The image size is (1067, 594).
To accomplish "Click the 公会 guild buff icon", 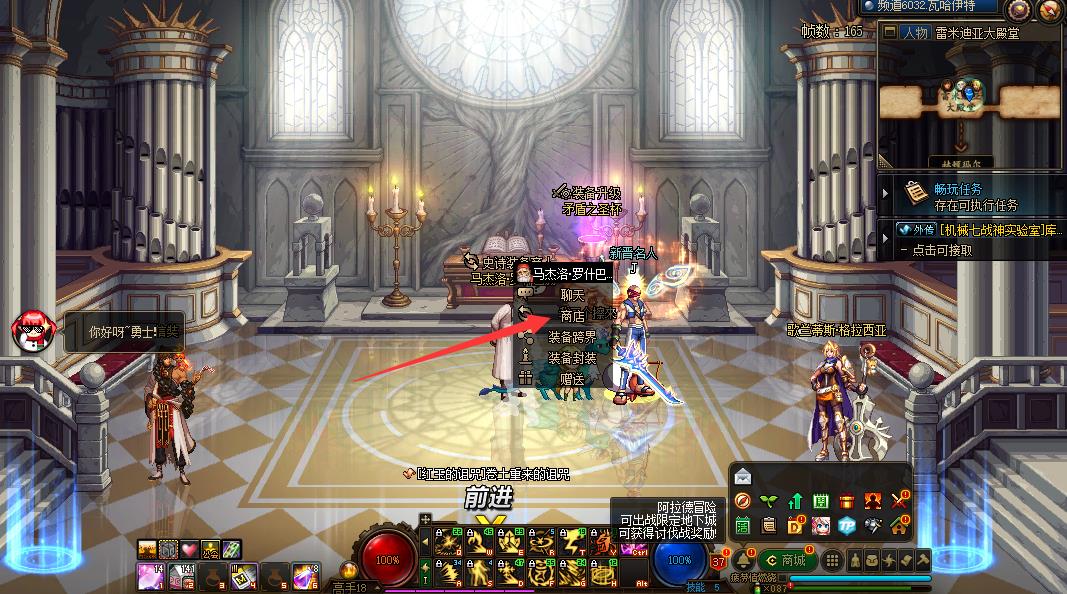I will (210, 548).
